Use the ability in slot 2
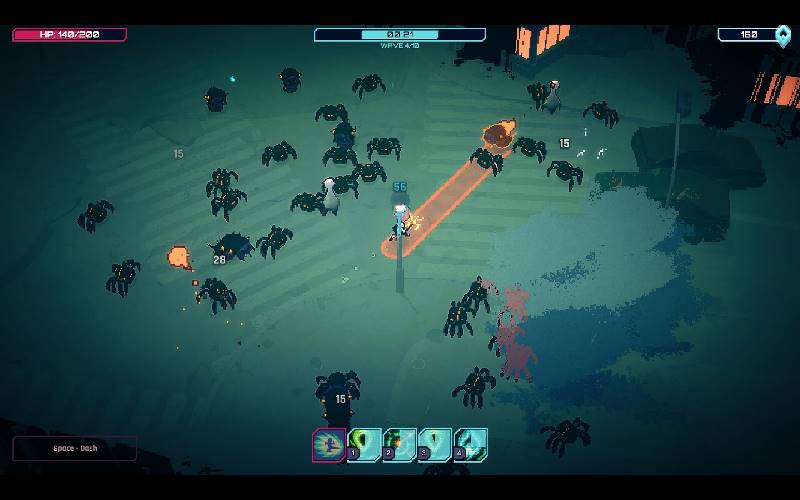 coord(400,444)
